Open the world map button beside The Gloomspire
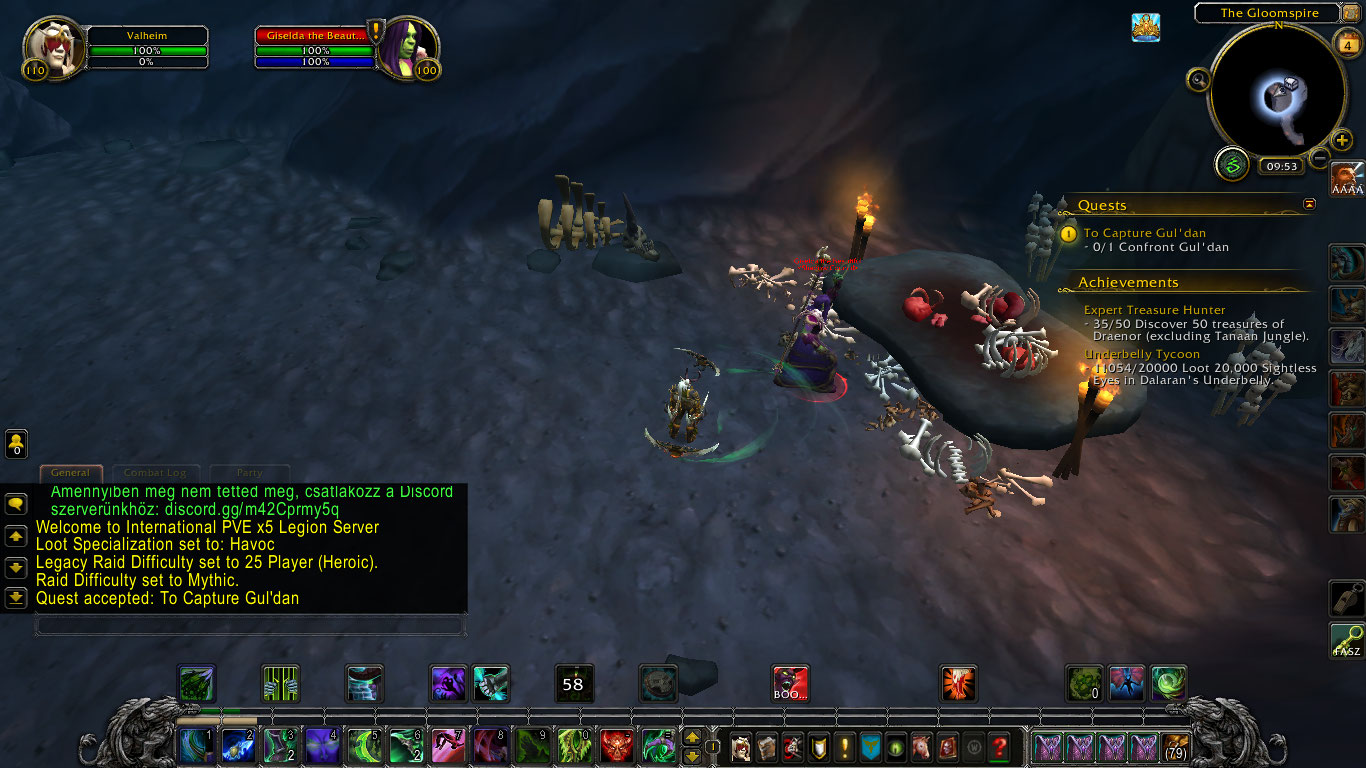This screenshot has width=1366, height=768. click(1350, 13)
